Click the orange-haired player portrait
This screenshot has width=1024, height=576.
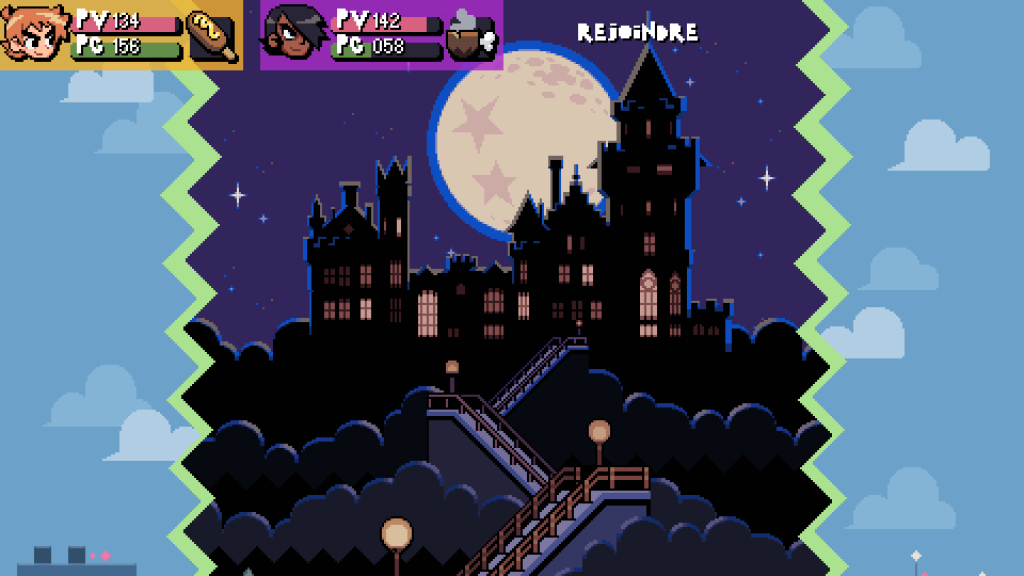(x=33, y=34)
